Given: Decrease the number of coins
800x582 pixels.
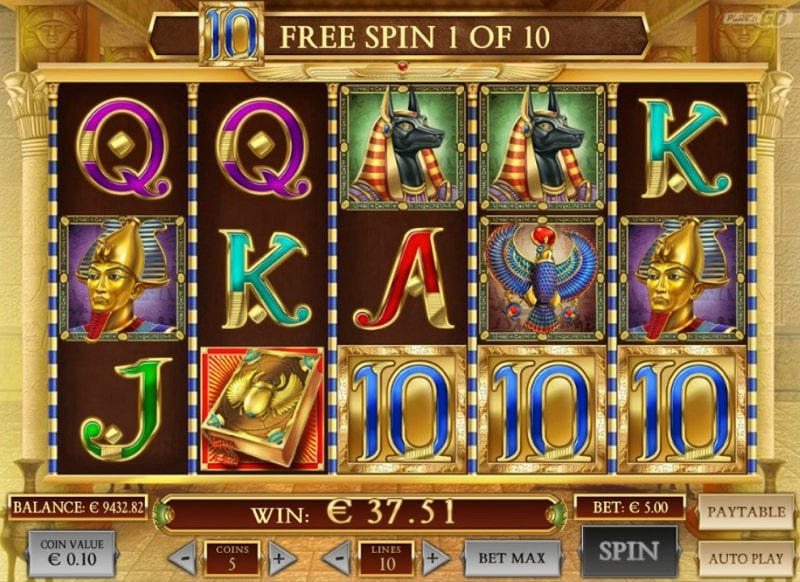Looking at the screenshot, I should coord(183,556).
